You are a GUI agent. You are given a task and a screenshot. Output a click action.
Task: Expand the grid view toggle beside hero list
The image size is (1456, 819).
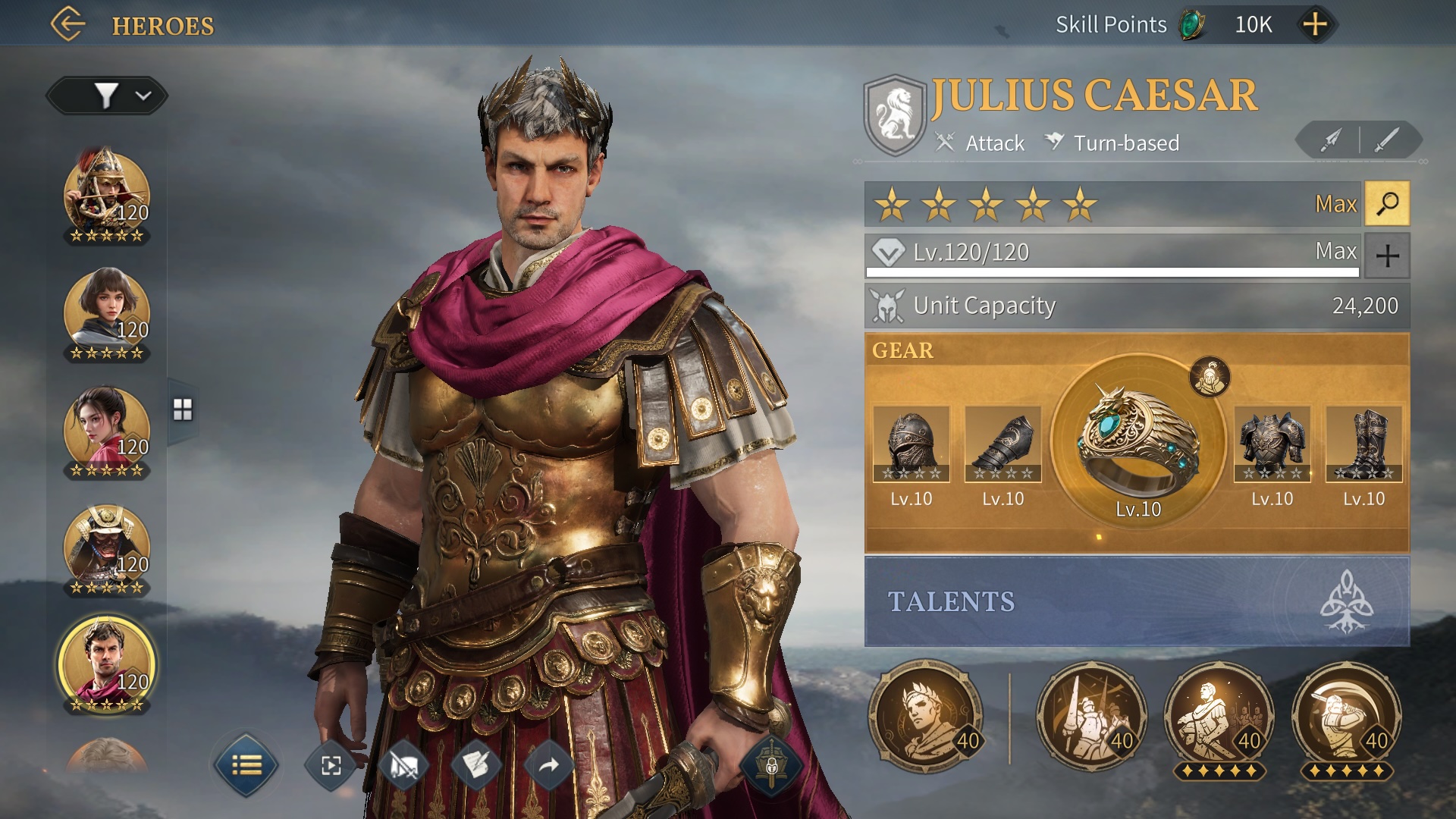(181, 408)
